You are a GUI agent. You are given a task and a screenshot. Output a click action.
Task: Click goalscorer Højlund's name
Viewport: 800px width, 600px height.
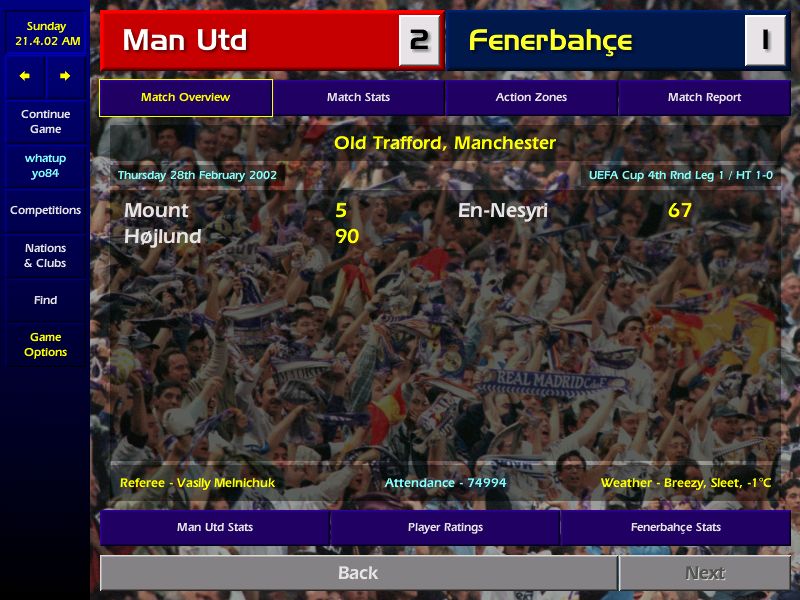tap(162, 237)
